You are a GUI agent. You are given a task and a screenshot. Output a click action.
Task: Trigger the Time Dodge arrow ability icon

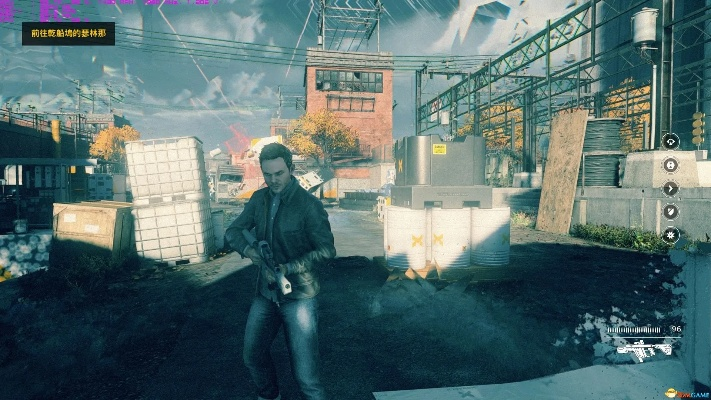coord(671,188)
